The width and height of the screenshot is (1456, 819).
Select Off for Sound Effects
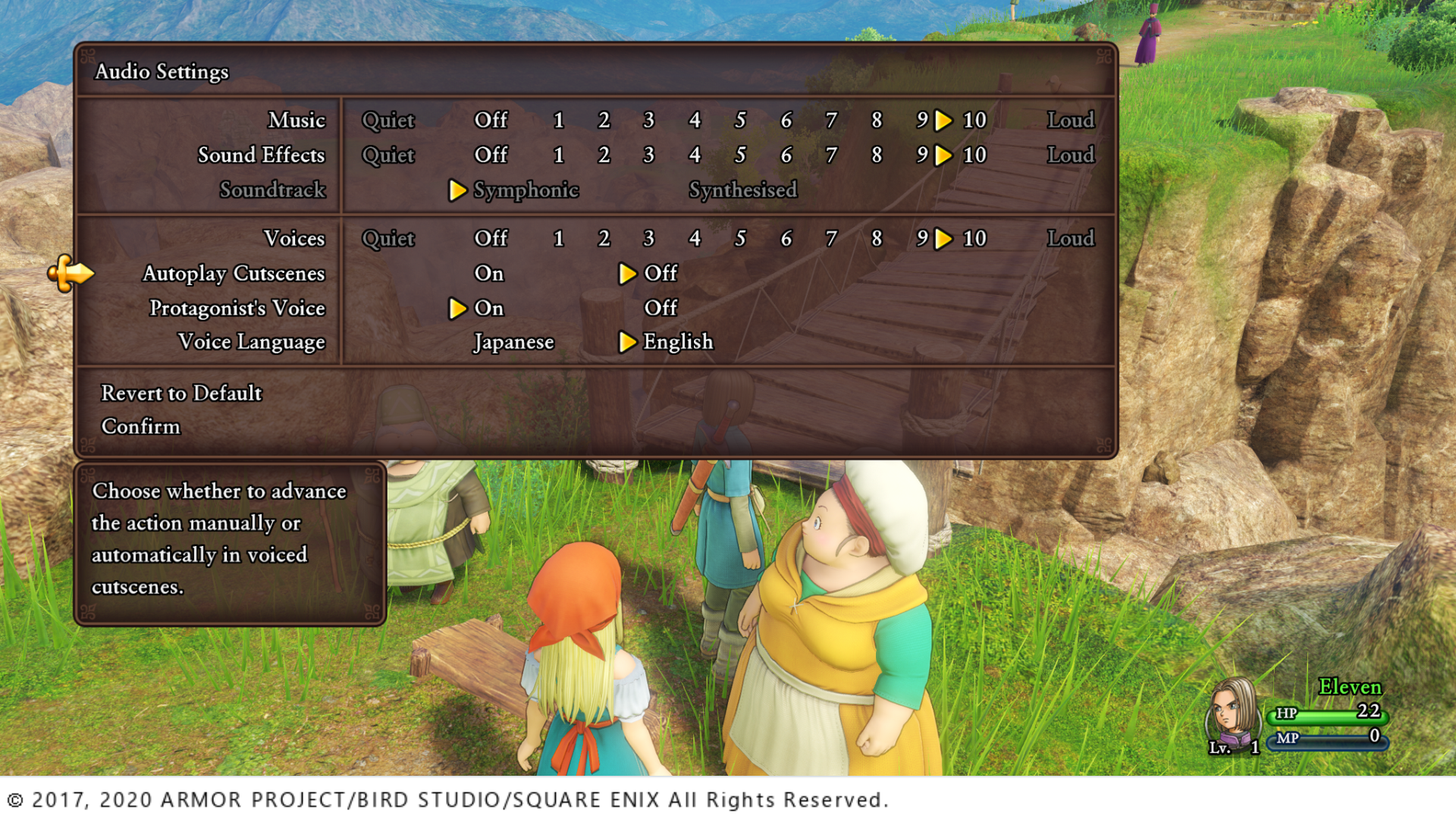click(x=491, y=155)
